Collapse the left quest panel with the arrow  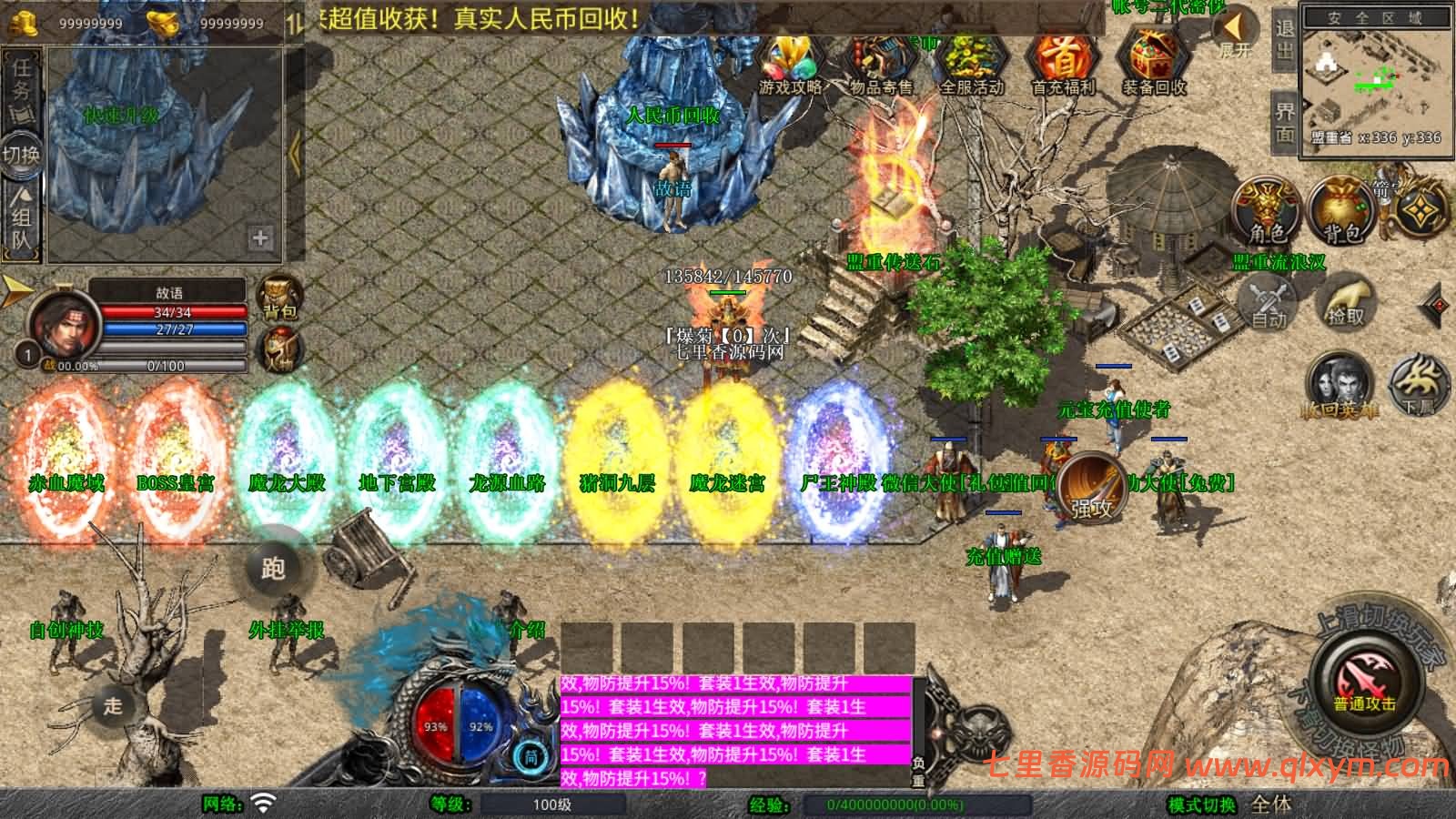(x=293, y=155)
